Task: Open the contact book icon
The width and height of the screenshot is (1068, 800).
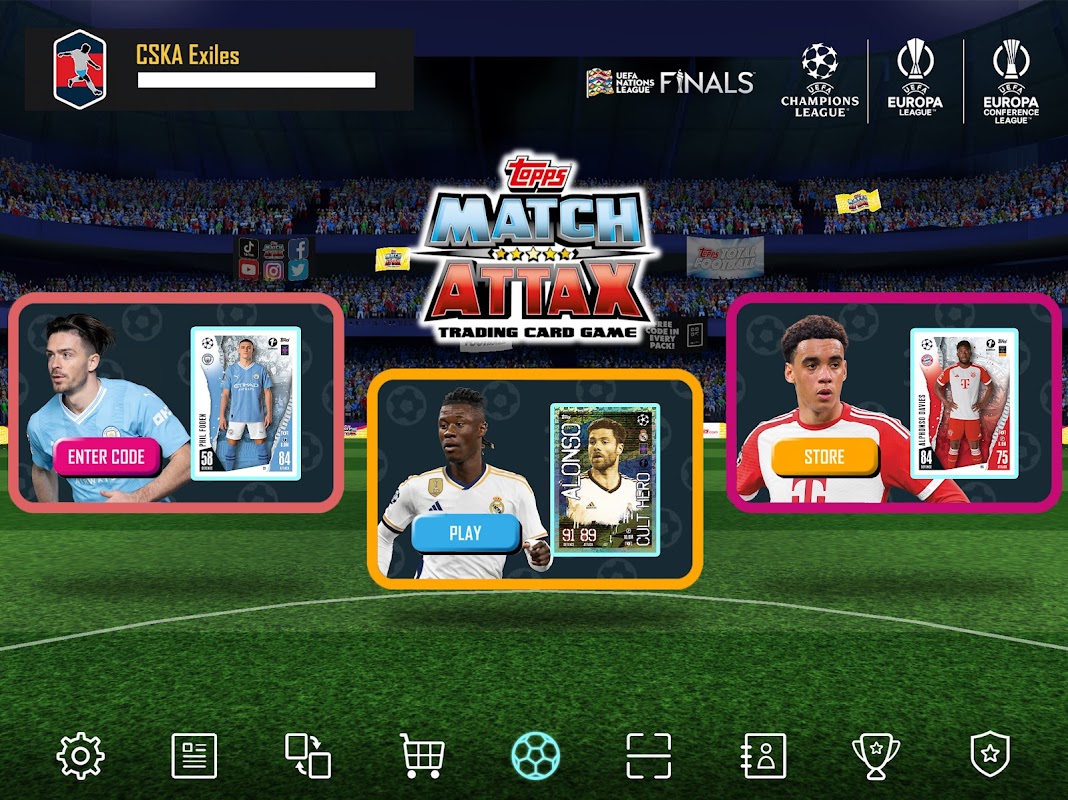Action: coord(763,756)
